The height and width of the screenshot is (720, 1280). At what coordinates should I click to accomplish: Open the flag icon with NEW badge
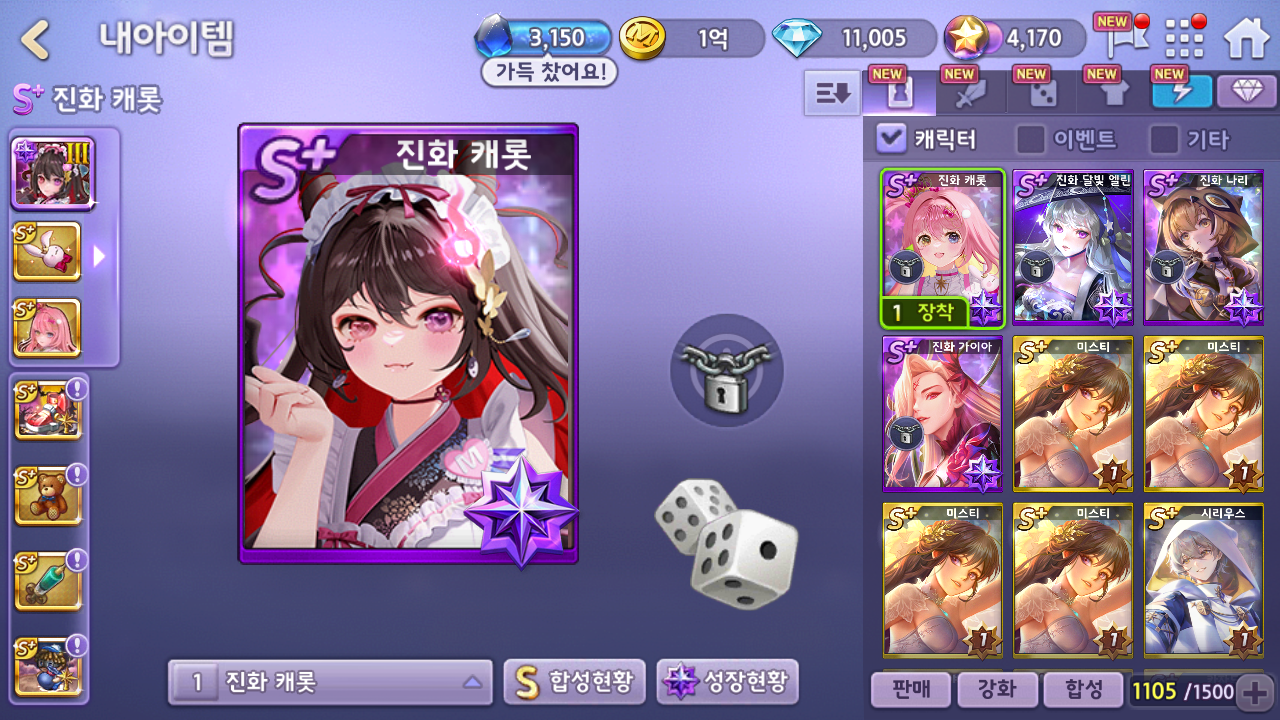(x=1118, y=40)
